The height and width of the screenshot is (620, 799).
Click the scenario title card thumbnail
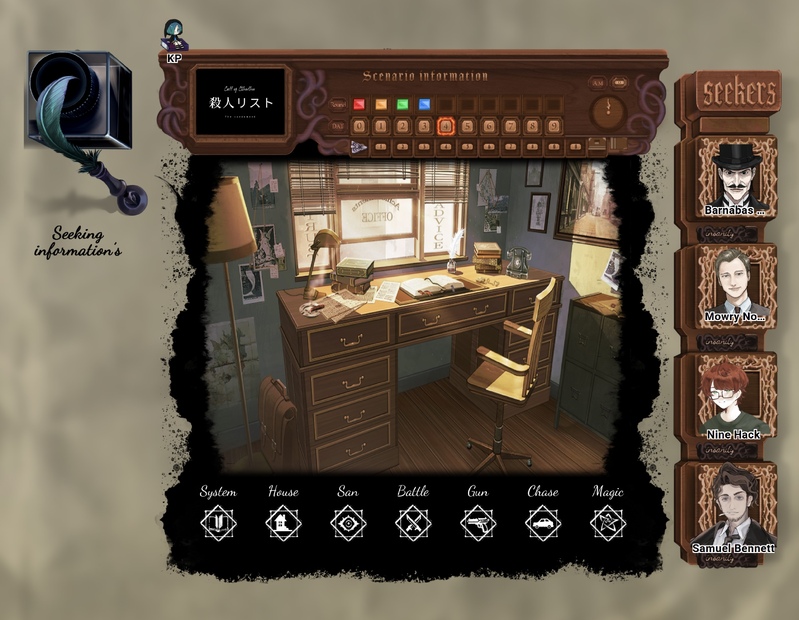click(x=241, y=103)
